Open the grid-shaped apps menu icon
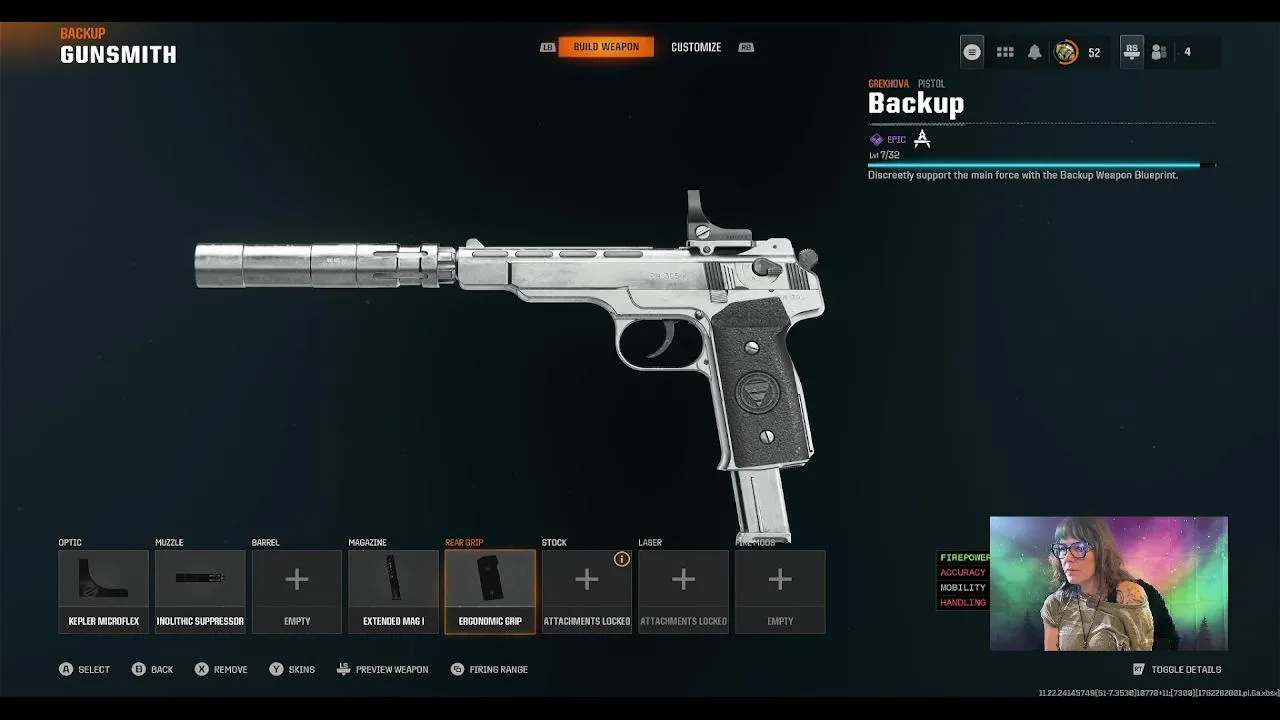 tap(1005, 52)
